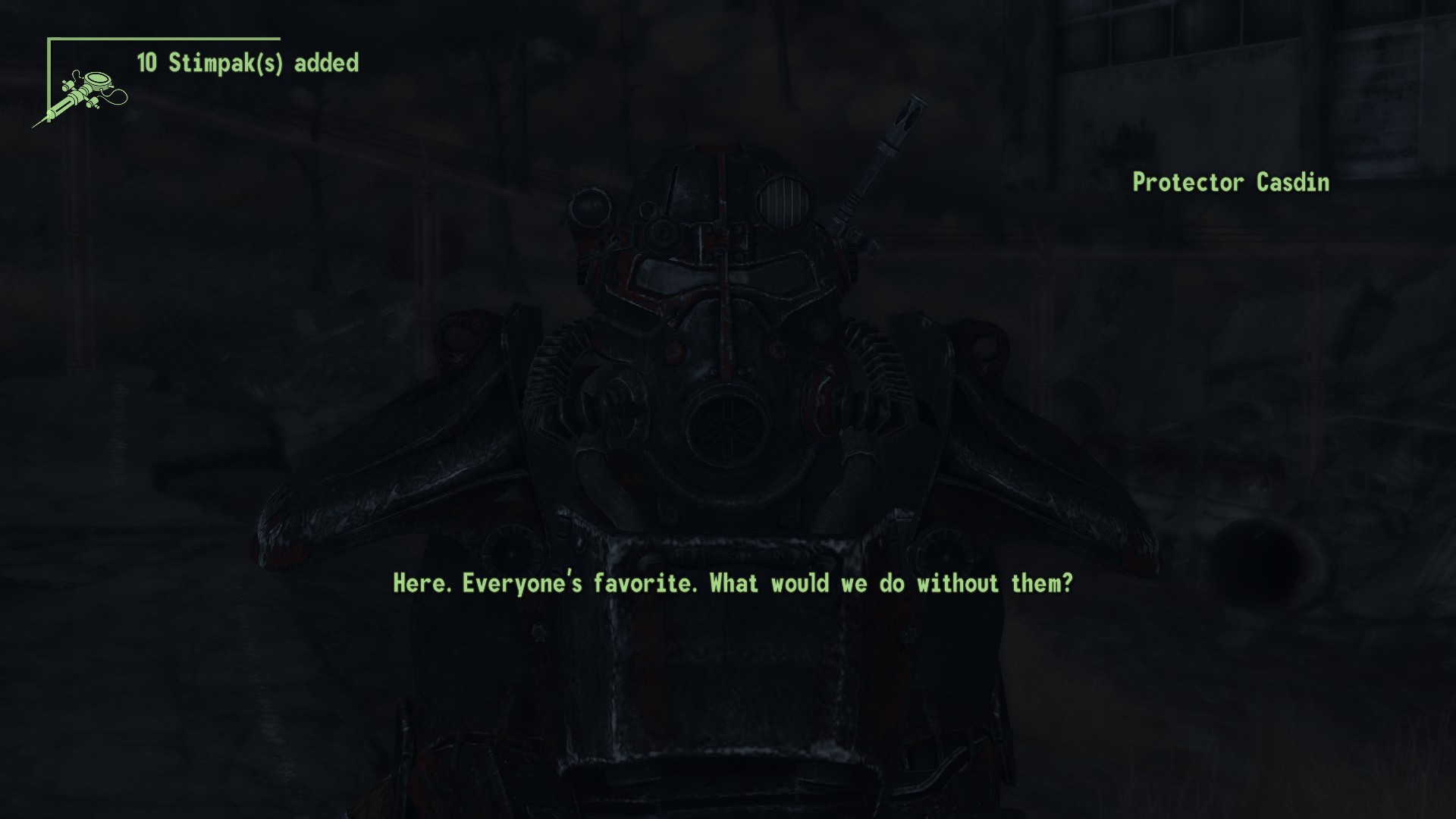
Task: Click the dialogue subtitle about everyone's favorite
Action: click(733, 584)
